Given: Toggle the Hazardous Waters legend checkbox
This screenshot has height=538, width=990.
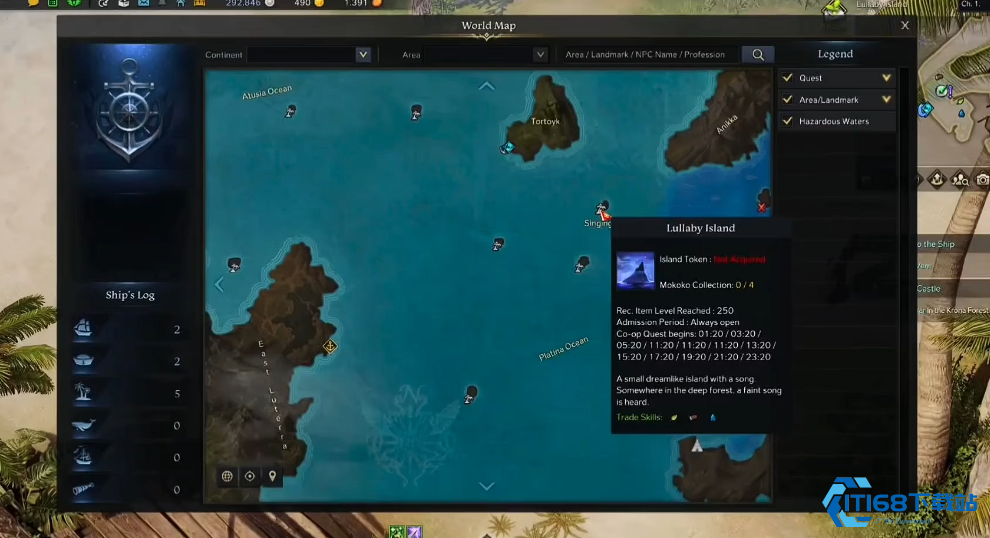Looking at the screenshot, I should [x=787, y=122].
